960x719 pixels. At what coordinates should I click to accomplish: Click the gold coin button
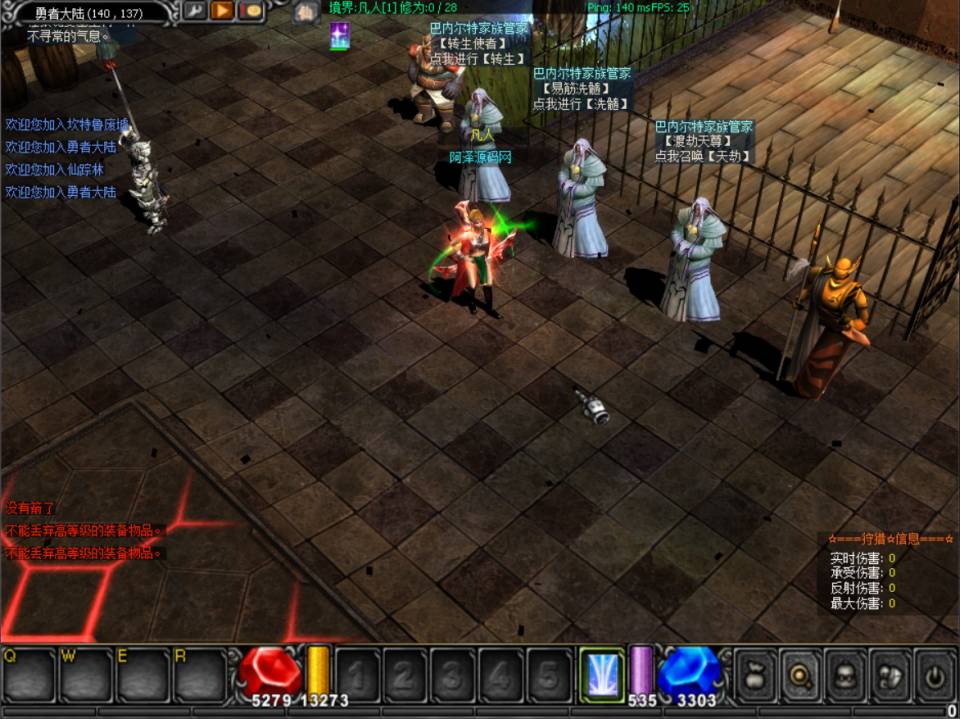tap(250, 11)
